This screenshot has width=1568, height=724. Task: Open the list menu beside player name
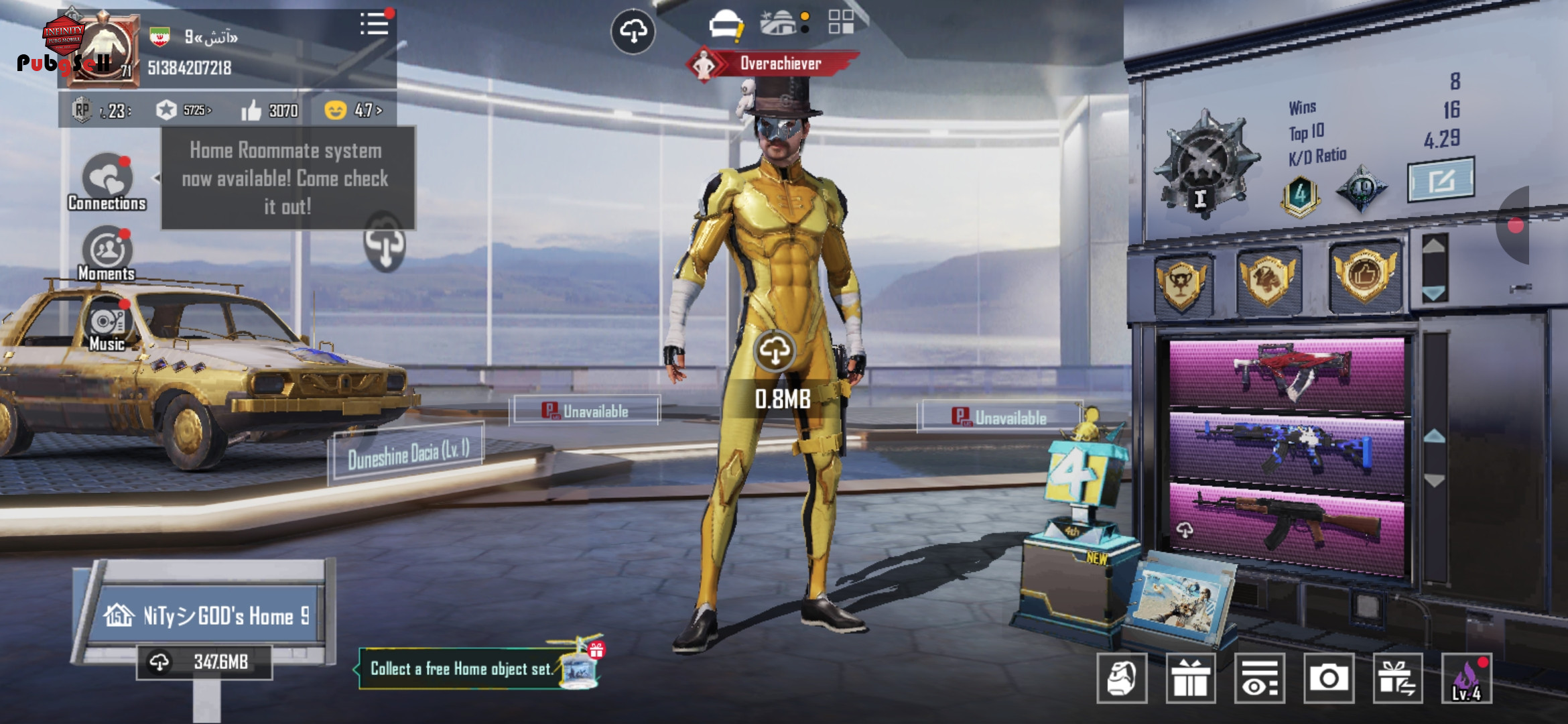click(x=374, y=25)
